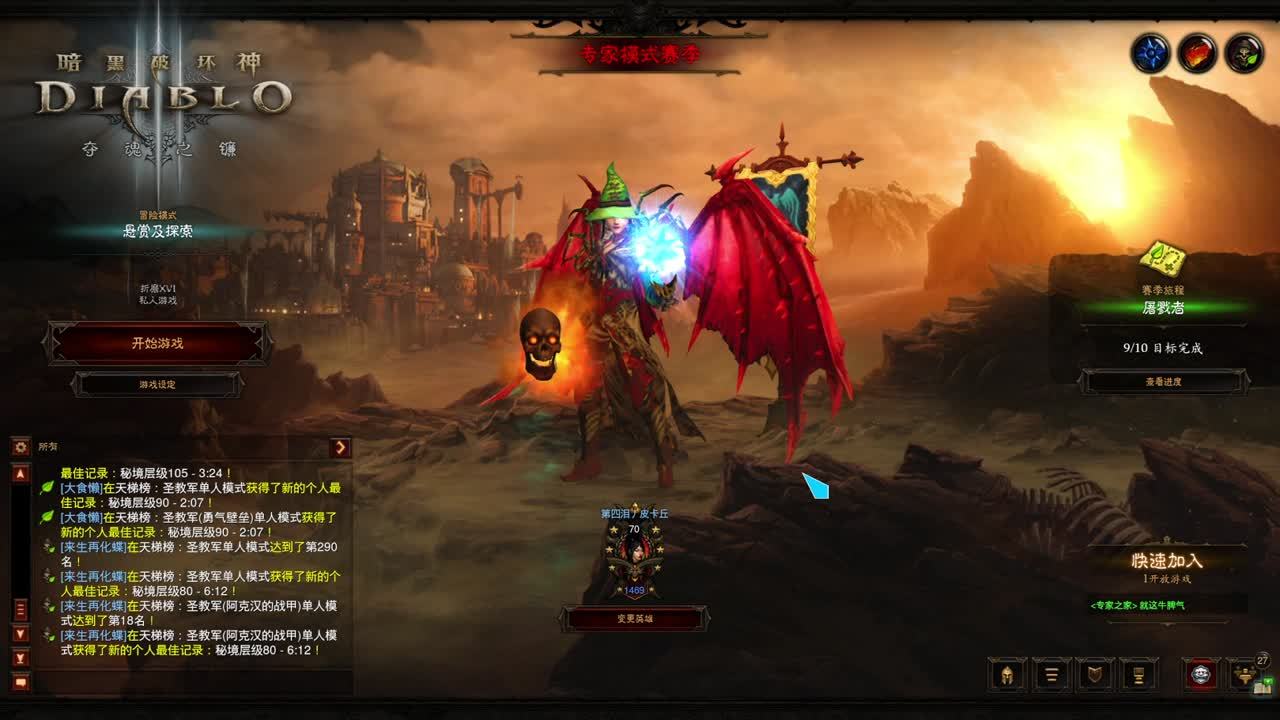
Task: Open the chat settings gear icon
Action: [20, 447]
